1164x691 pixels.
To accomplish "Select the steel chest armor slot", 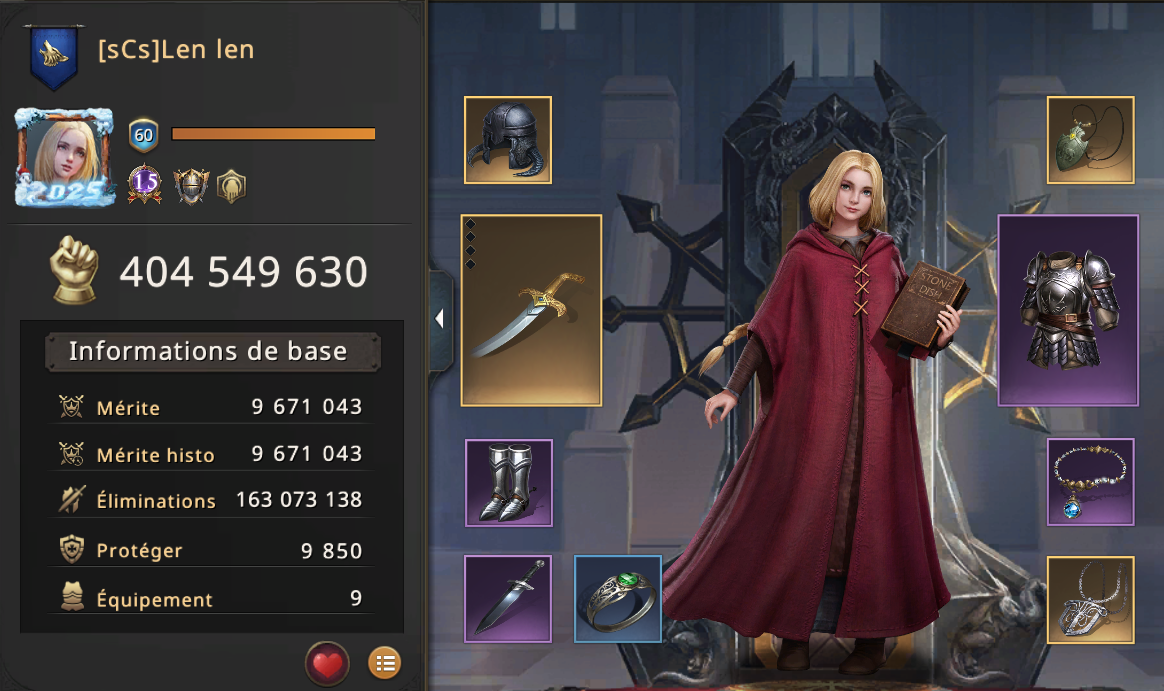I will point(1068,310).
